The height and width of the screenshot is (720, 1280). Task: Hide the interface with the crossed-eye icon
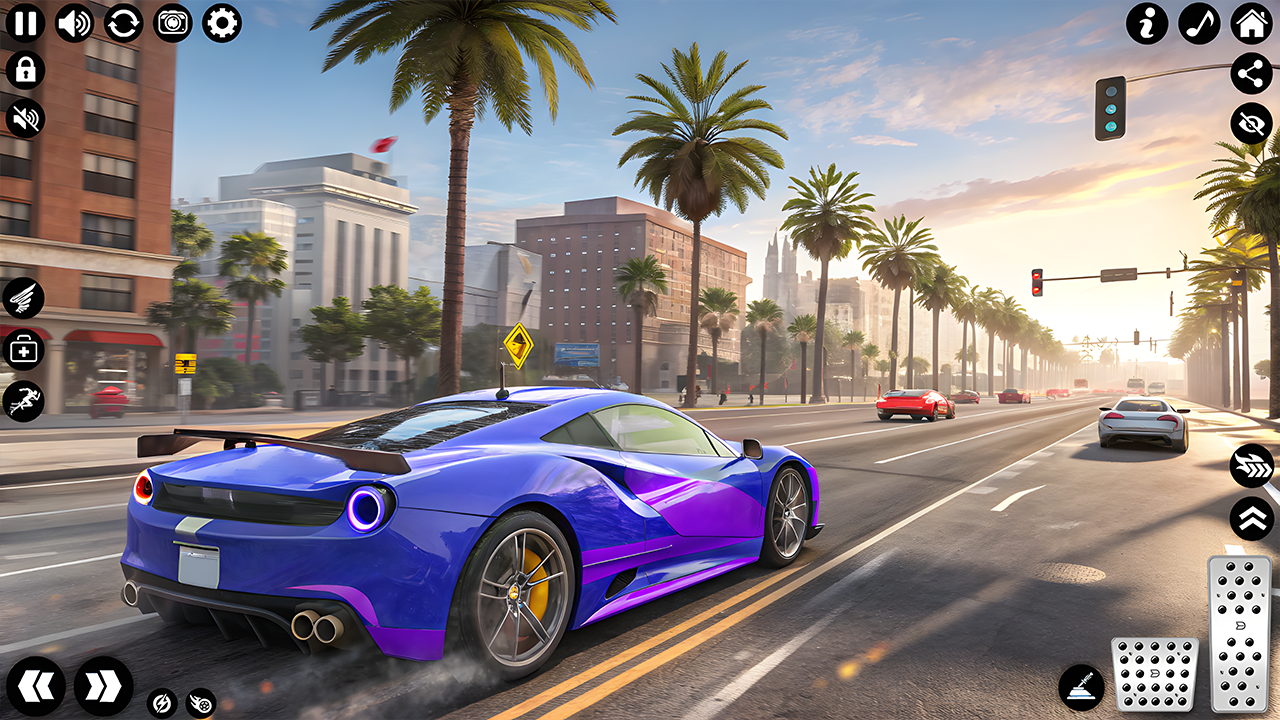click(x=1251, y=123)
